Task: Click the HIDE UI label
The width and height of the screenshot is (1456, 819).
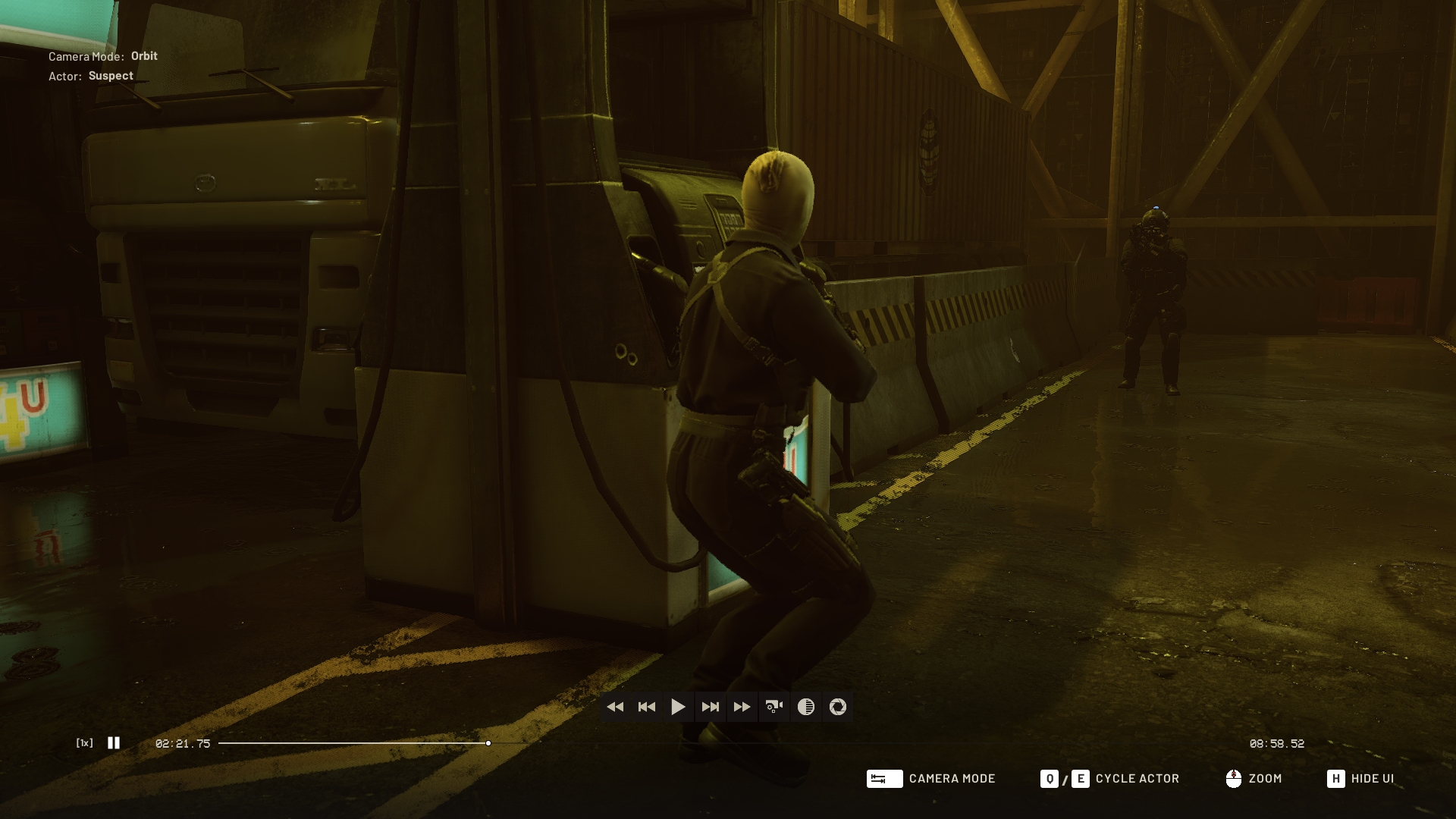Action: point(1372,779)
